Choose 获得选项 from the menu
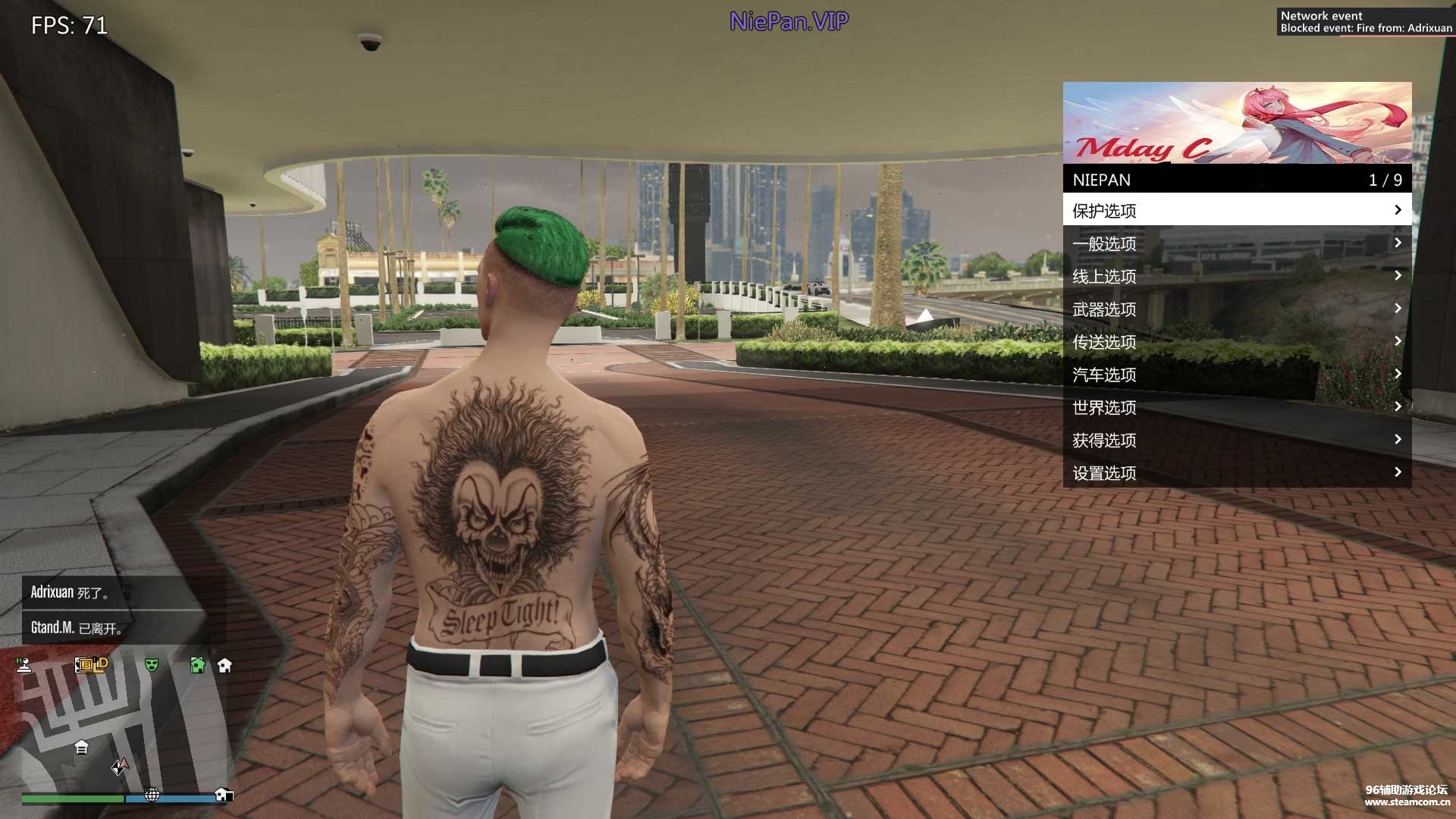 1236,440
